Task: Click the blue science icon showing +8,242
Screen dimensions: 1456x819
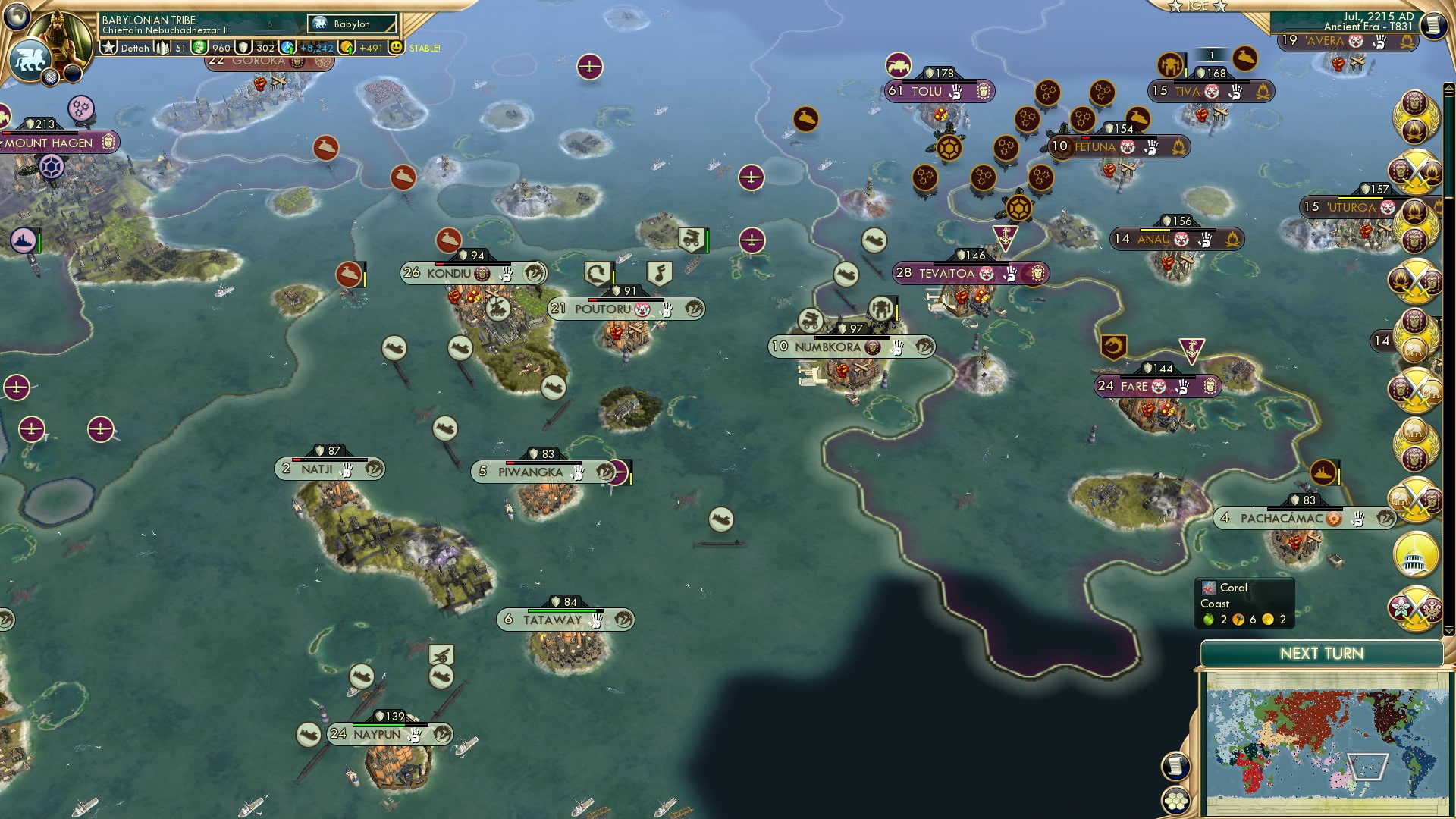Action: coord(286,47)
